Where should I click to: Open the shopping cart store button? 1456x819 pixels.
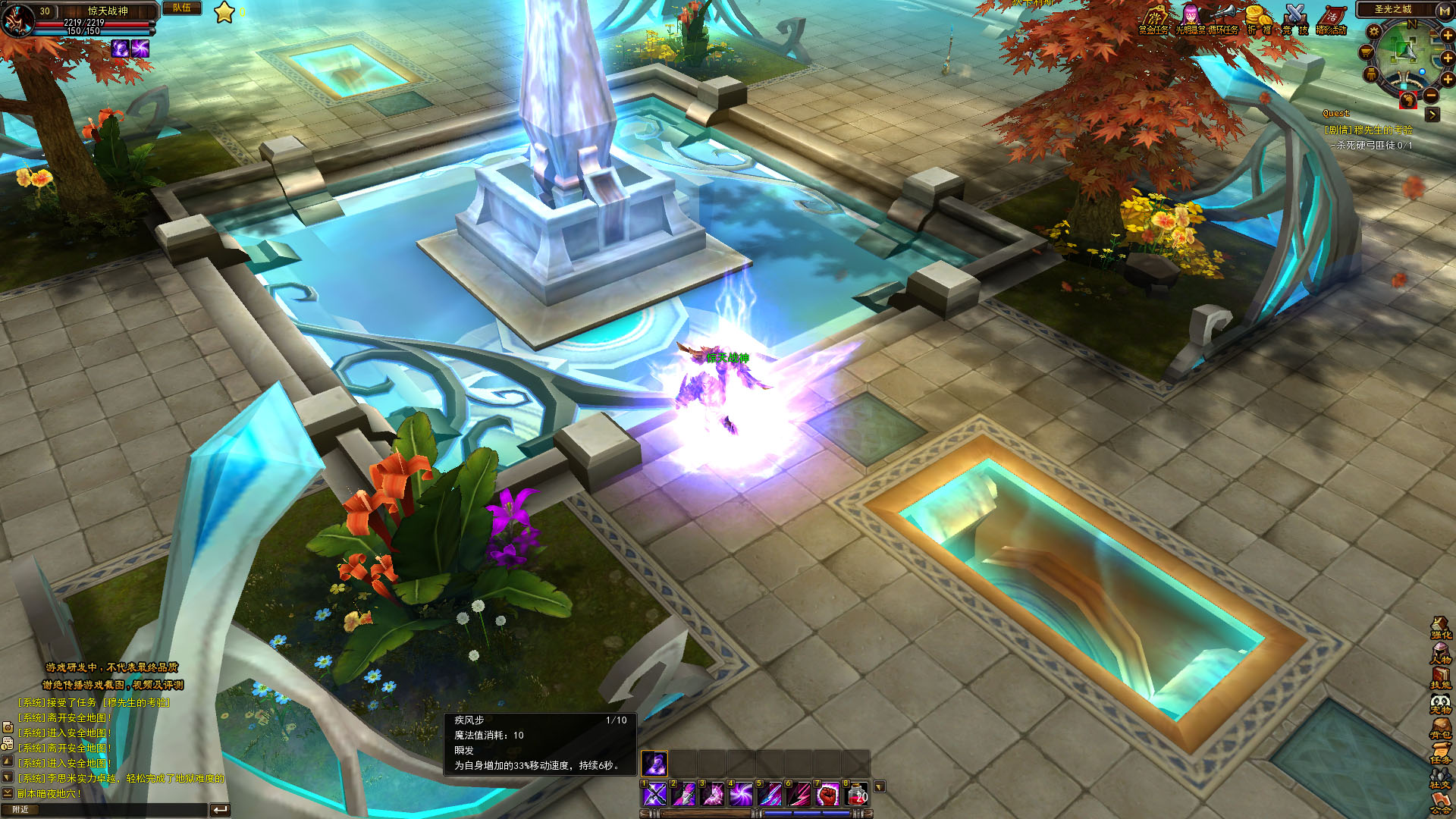pos(1366,52)
